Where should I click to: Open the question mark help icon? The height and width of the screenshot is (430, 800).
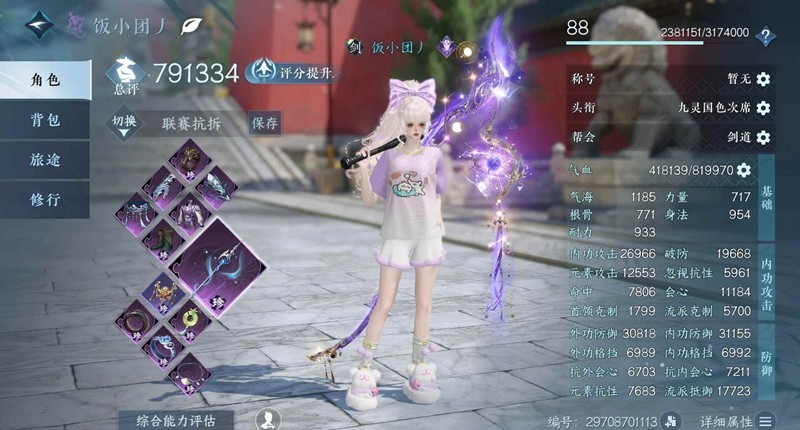tap(766, 37)
